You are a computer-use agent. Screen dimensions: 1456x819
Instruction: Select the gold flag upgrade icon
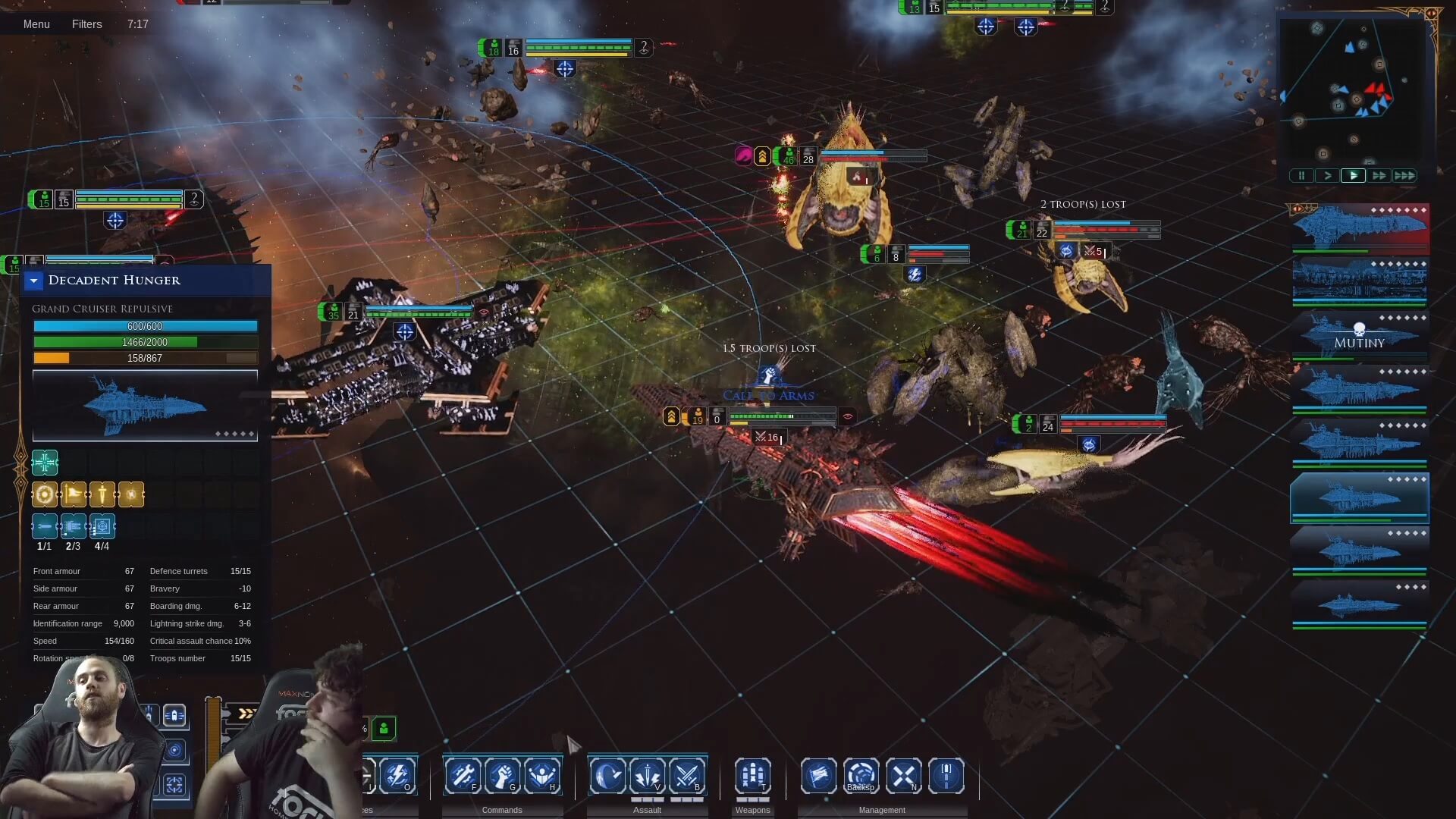coord(74,494)
